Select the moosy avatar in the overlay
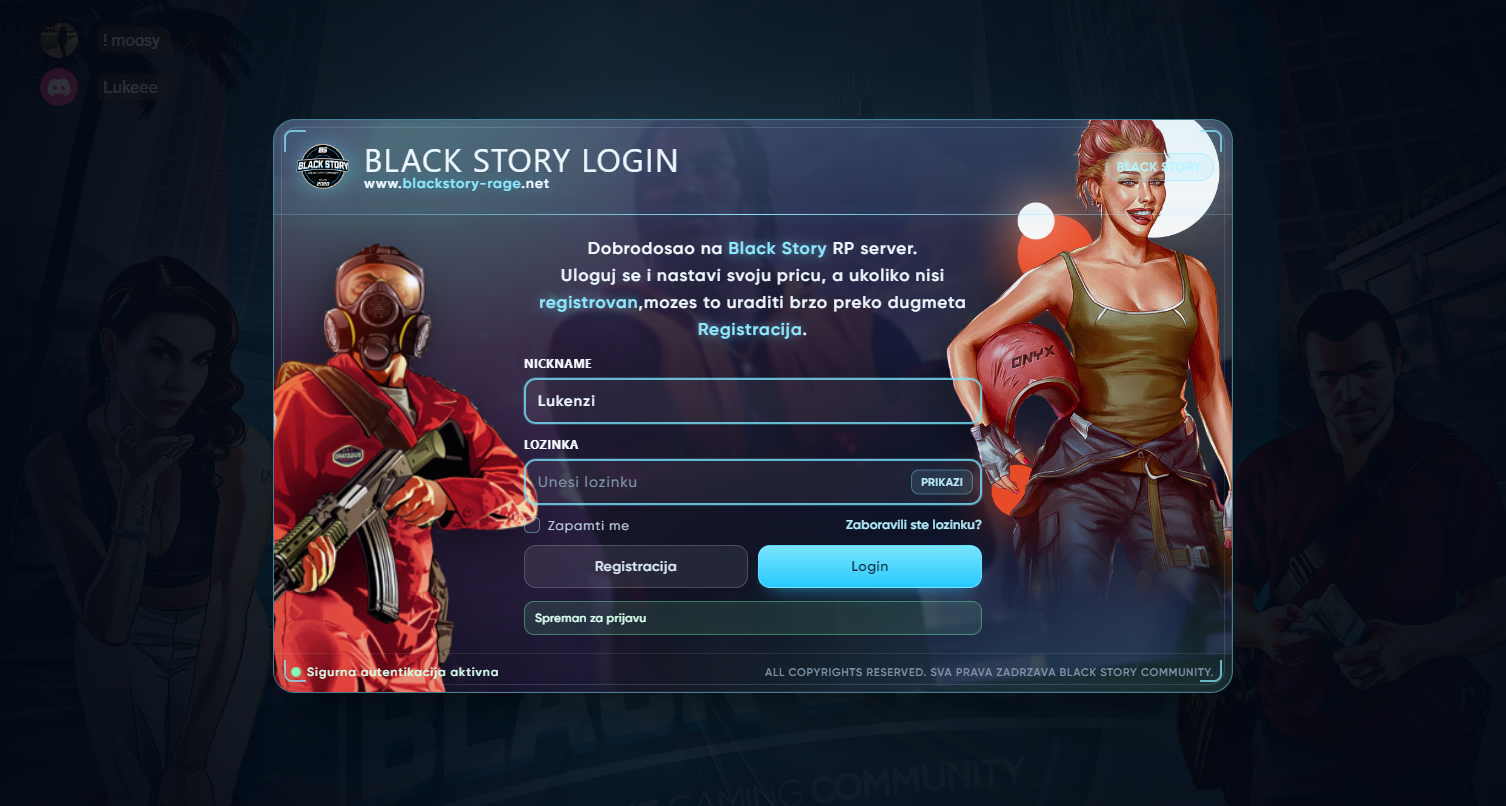This screenshot has height=806, width=1506. [59, 40]
